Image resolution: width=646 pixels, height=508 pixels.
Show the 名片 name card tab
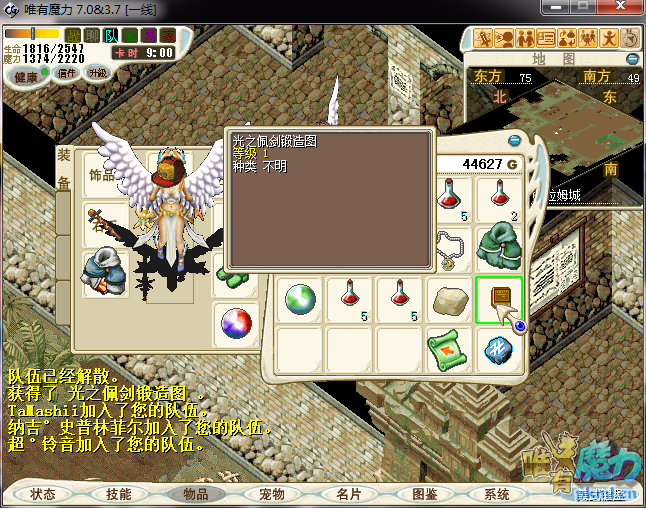(x=348, y=494)
